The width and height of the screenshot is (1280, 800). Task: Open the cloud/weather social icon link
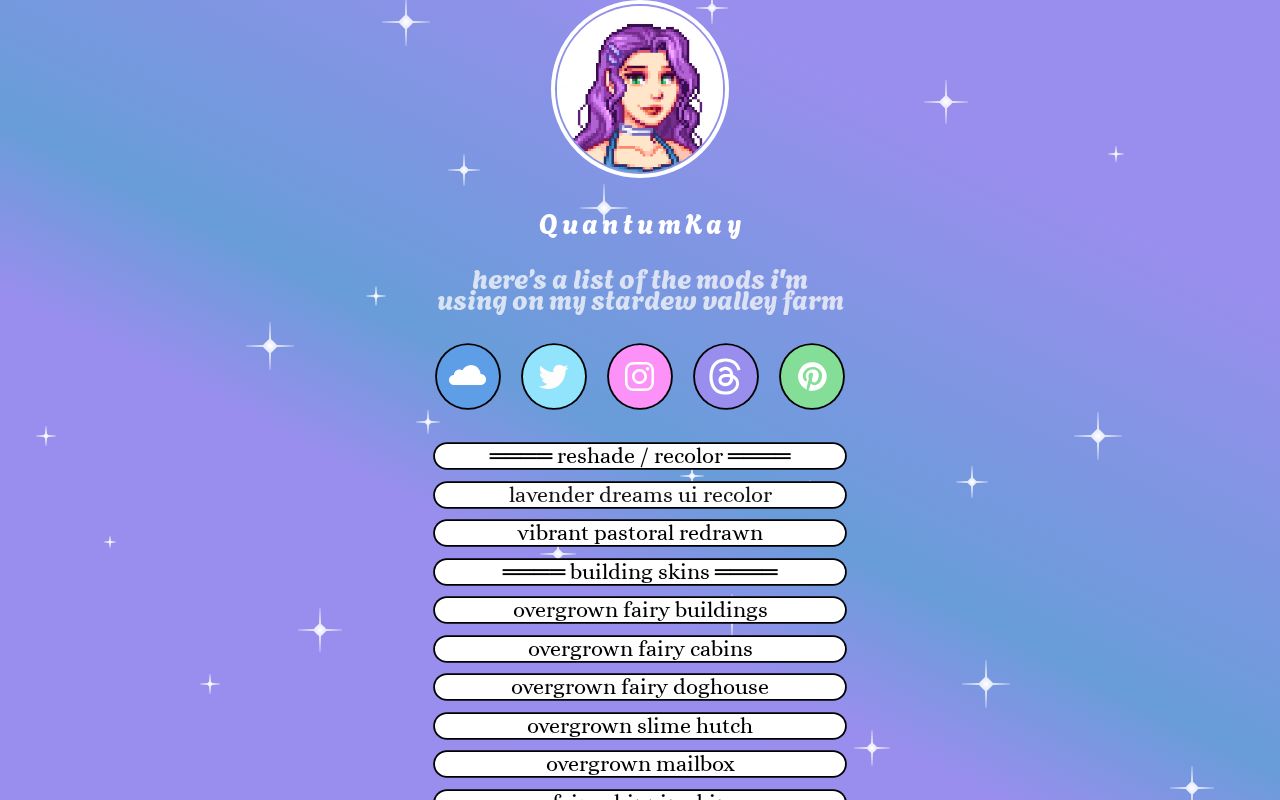468,376
